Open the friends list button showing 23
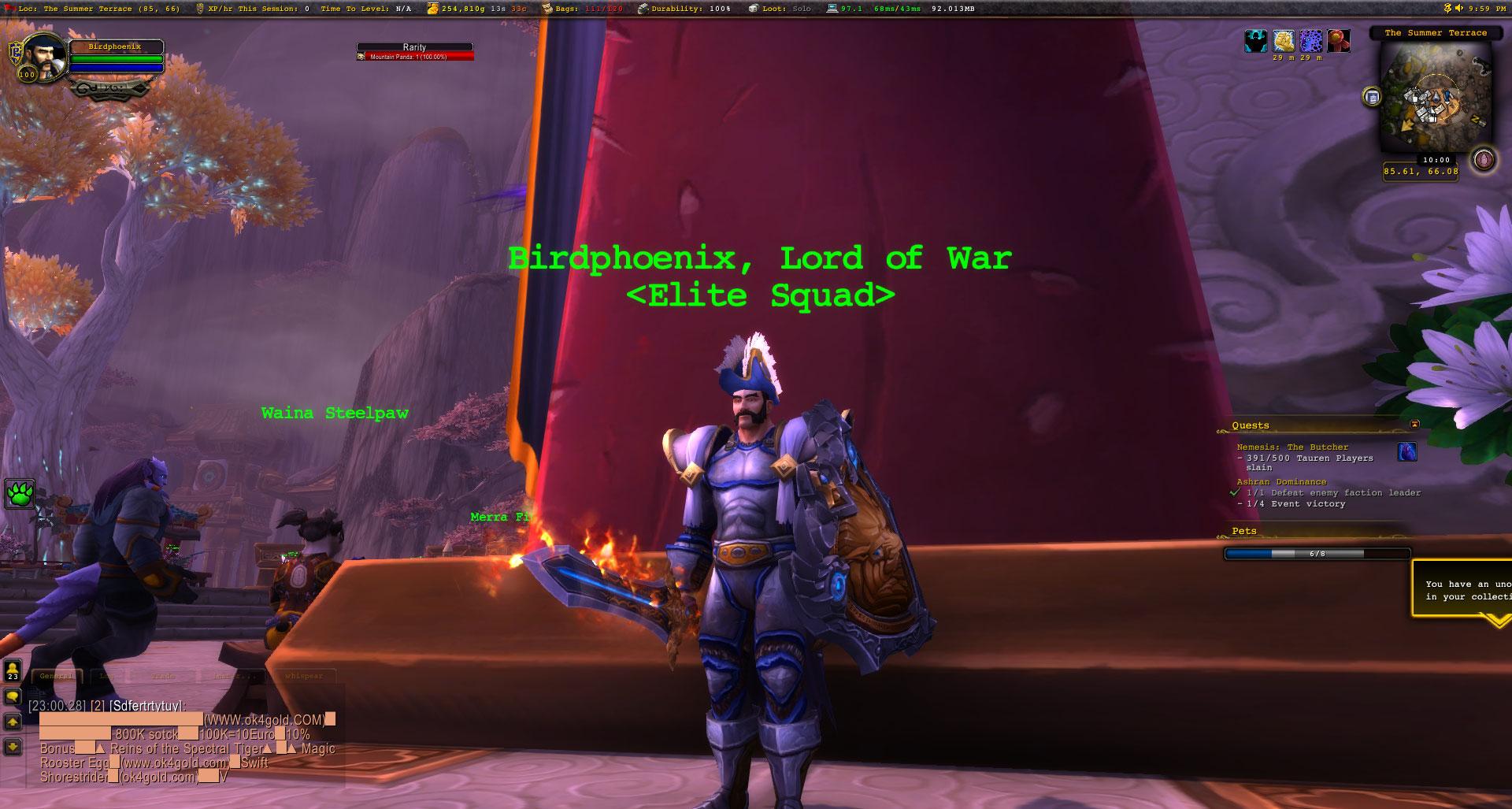 point(13,671)
